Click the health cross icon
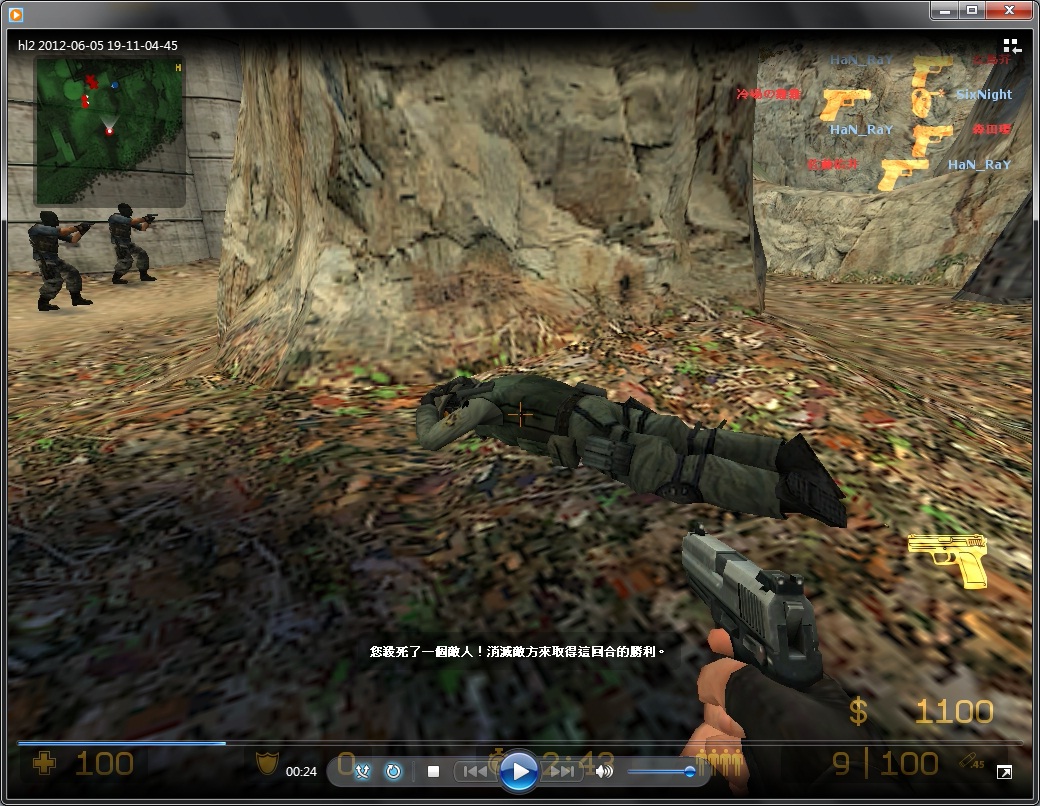The image size is (1040, 806). click(x=45, y=764)
